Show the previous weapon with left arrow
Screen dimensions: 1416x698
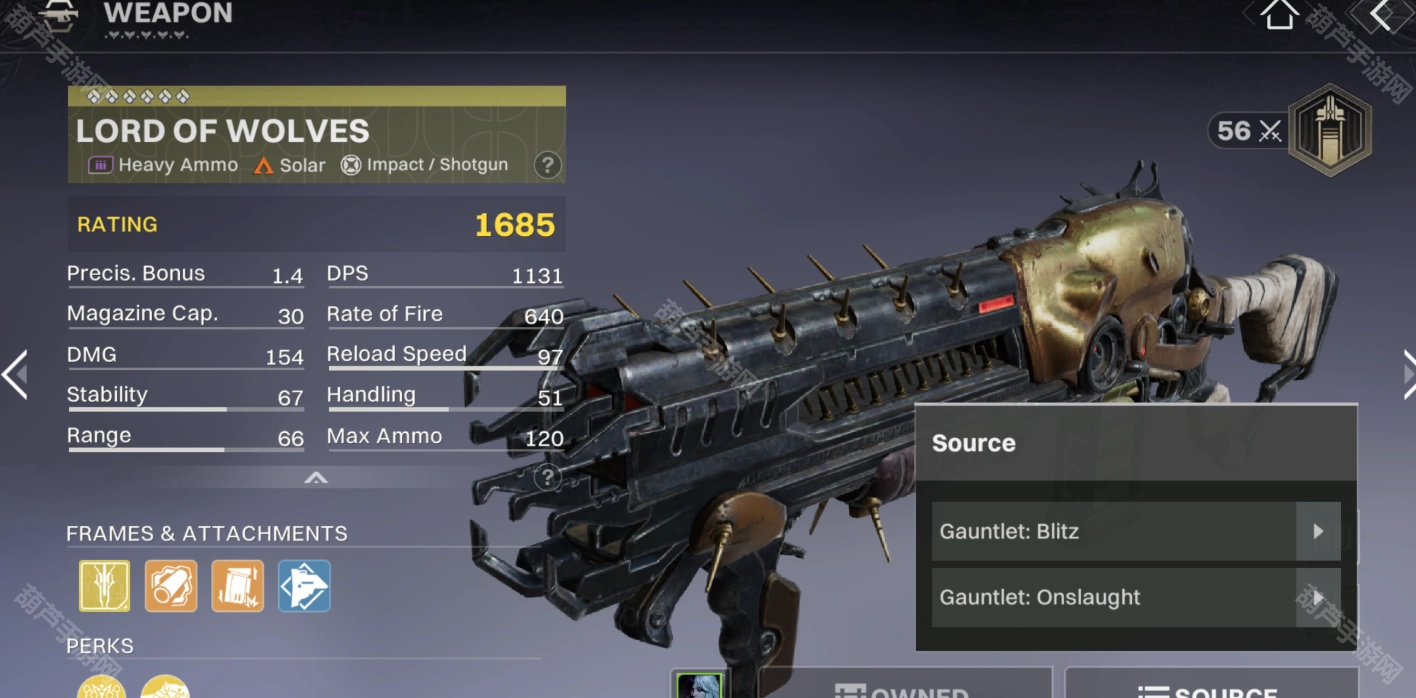pos(15,375)
